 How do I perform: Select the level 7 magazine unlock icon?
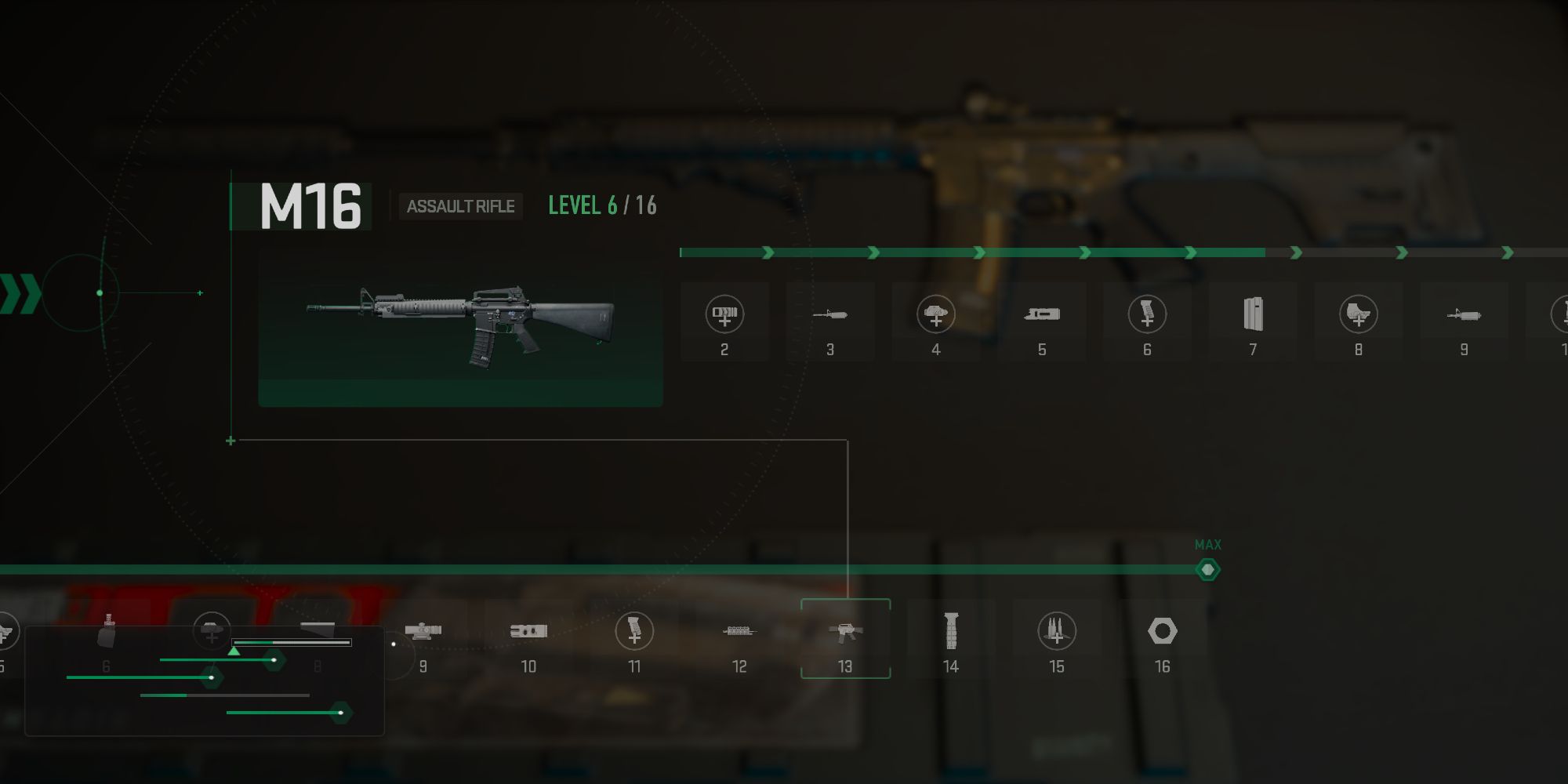click(1252, 314)
